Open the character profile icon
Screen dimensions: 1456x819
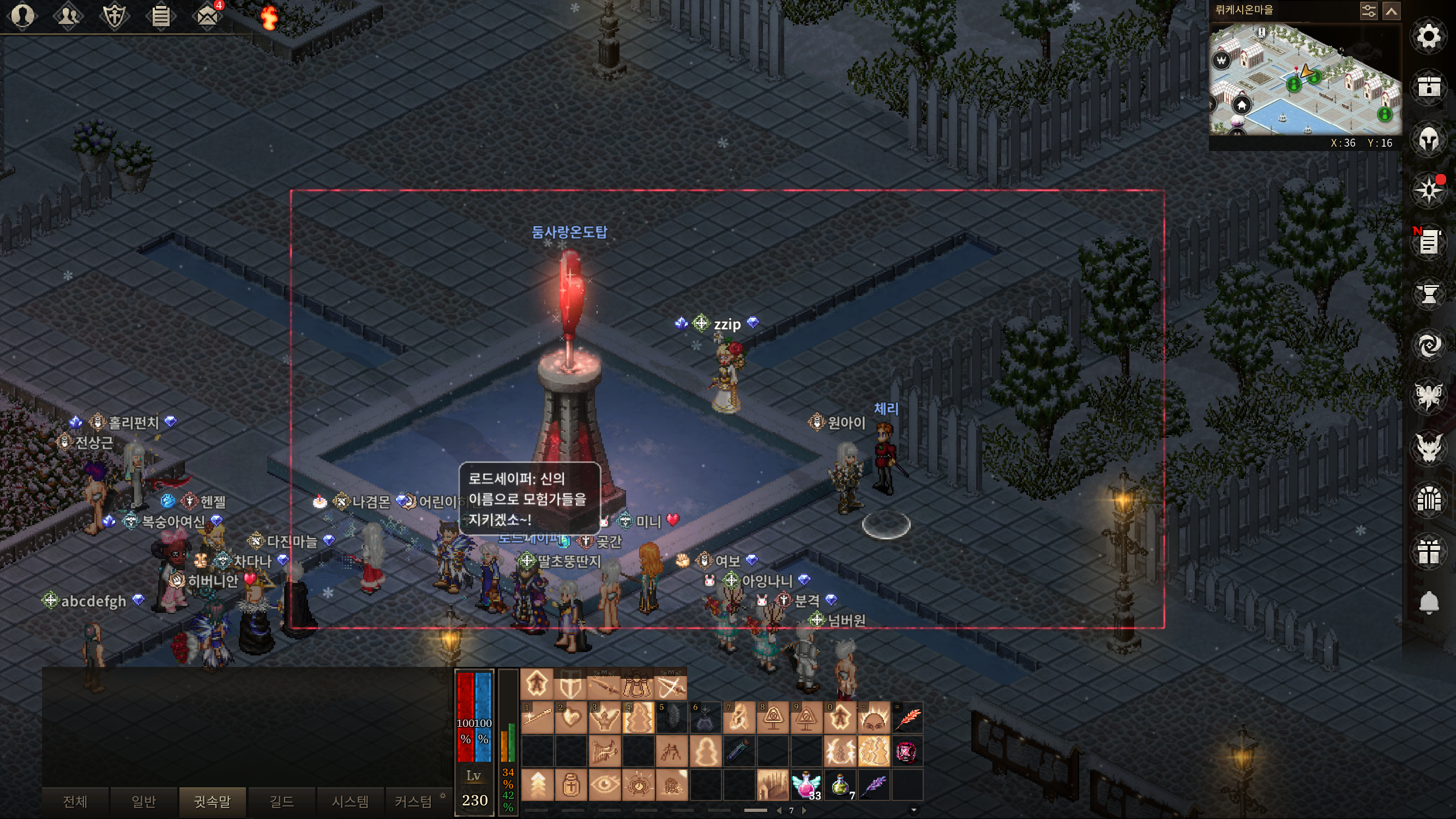pos(22,15)
